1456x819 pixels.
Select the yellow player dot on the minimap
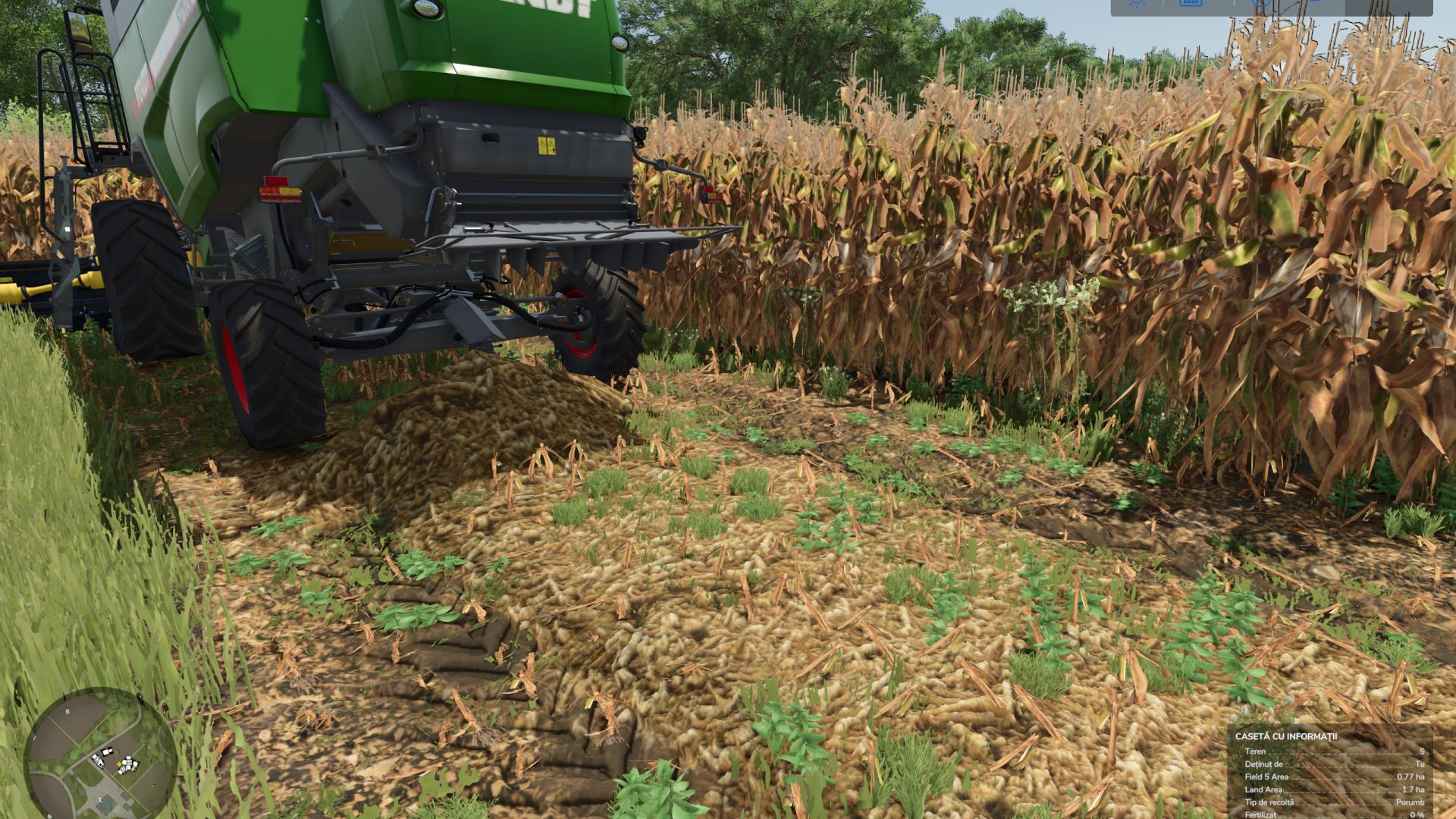coord(119,764)
